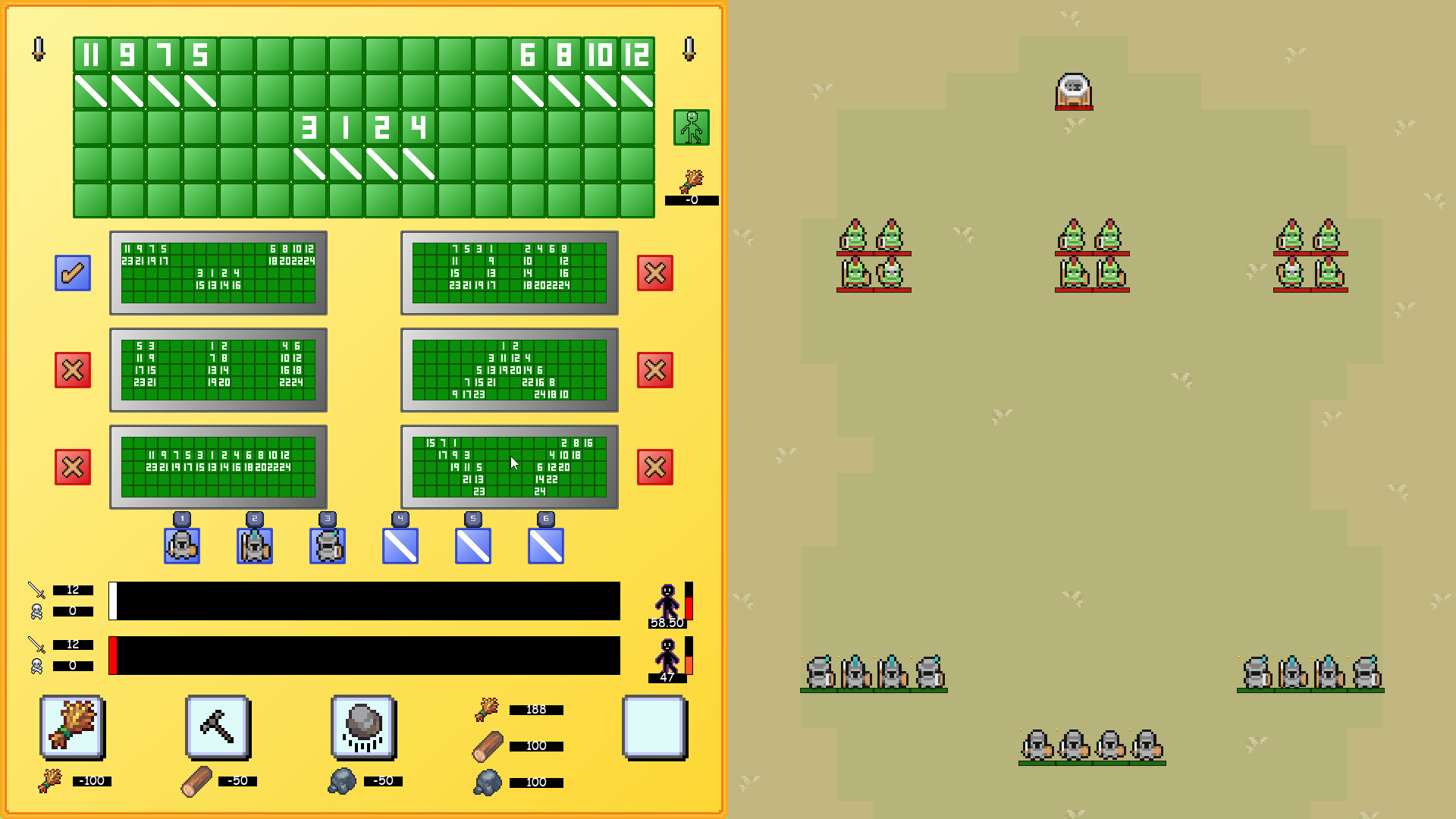Click the top black progress bar
The width and height of the screenshot is (1456, 819).
point(364,601)
